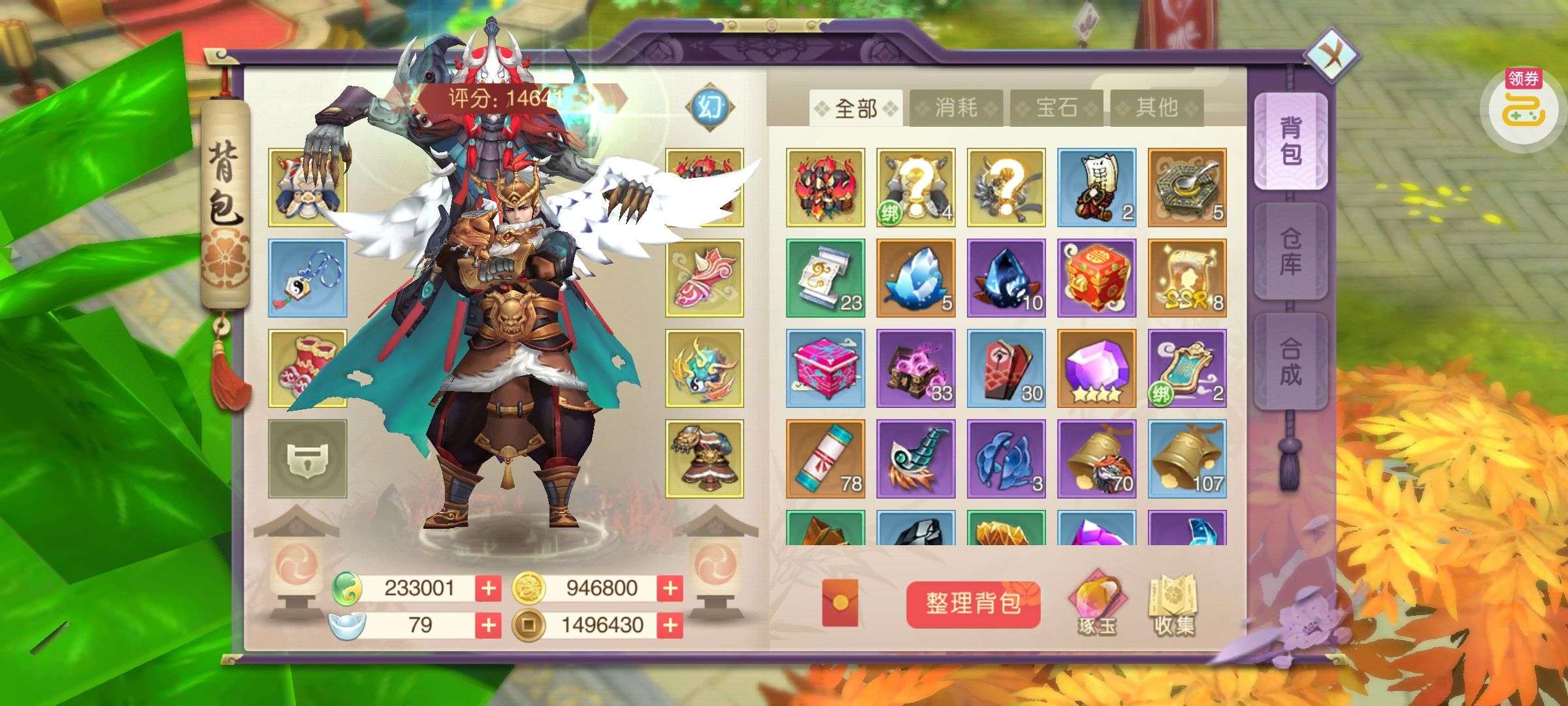Choose the purple star gem item
1568x706 pixels.
(x=1097, y=368)
